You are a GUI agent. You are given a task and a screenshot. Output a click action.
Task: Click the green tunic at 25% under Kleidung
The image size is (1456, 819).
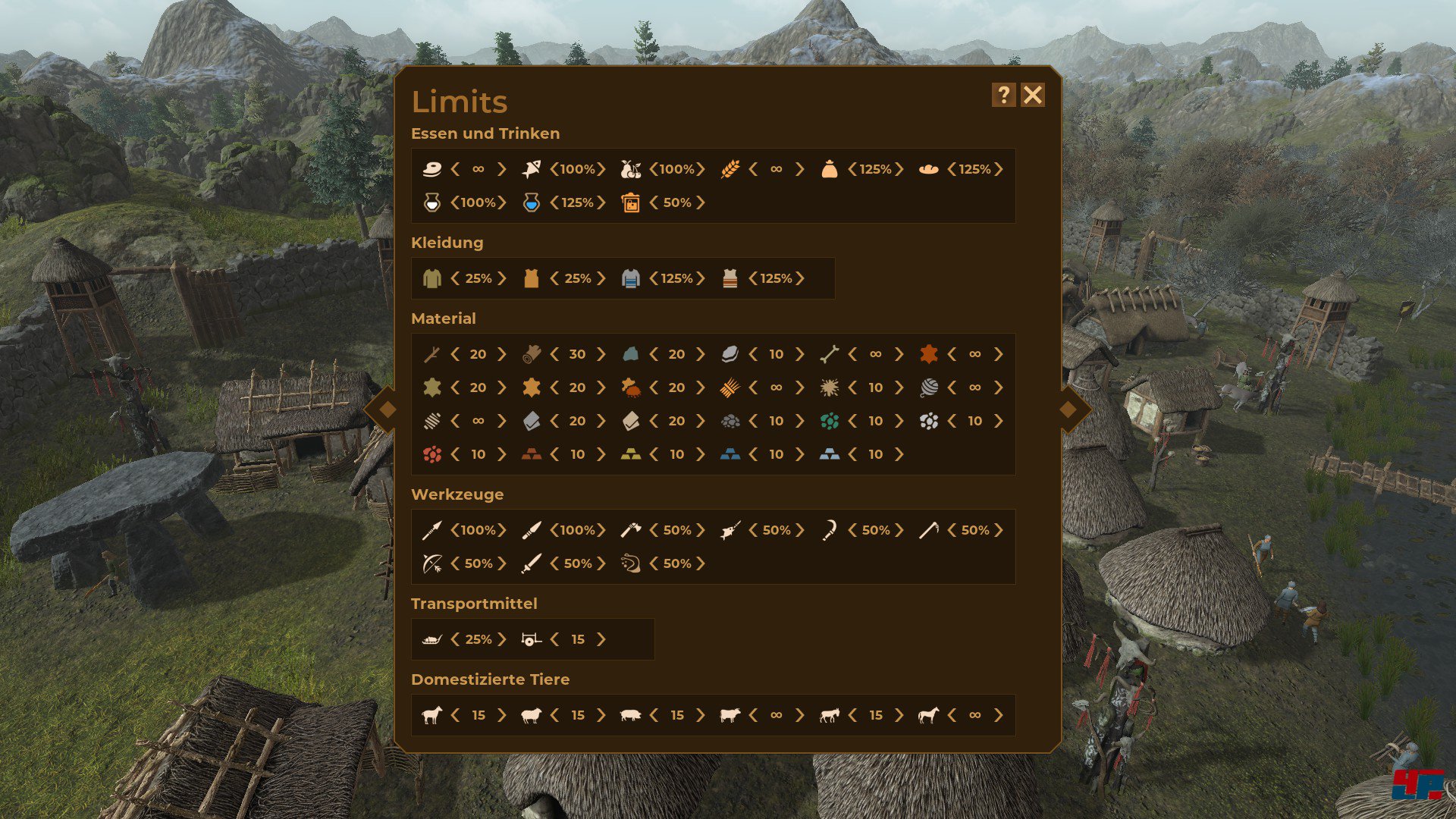point(431,278)
